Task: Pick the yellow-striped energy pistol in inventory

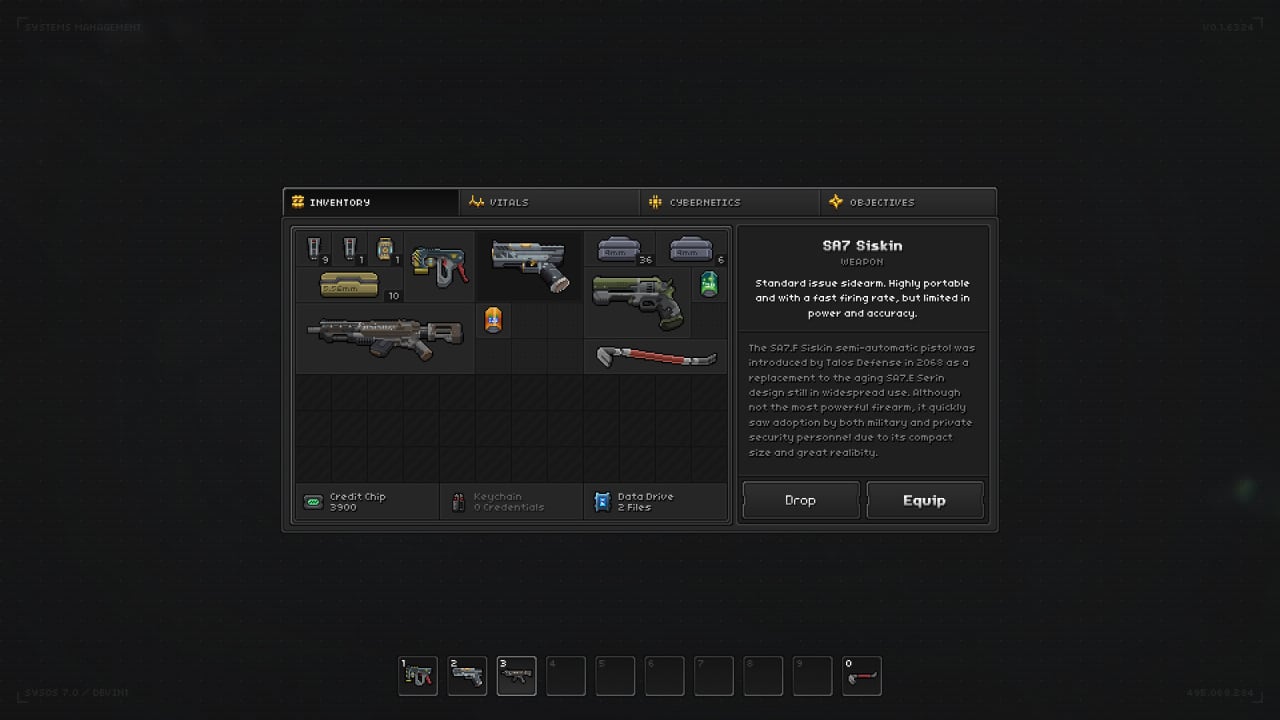Action: click(x=440, y=265)
